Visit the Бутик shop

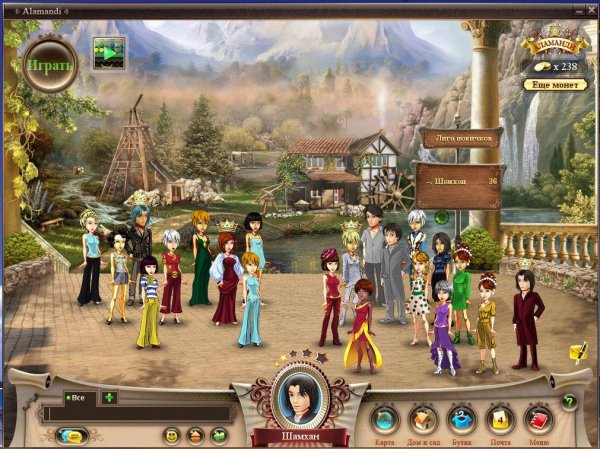[461, 420]
